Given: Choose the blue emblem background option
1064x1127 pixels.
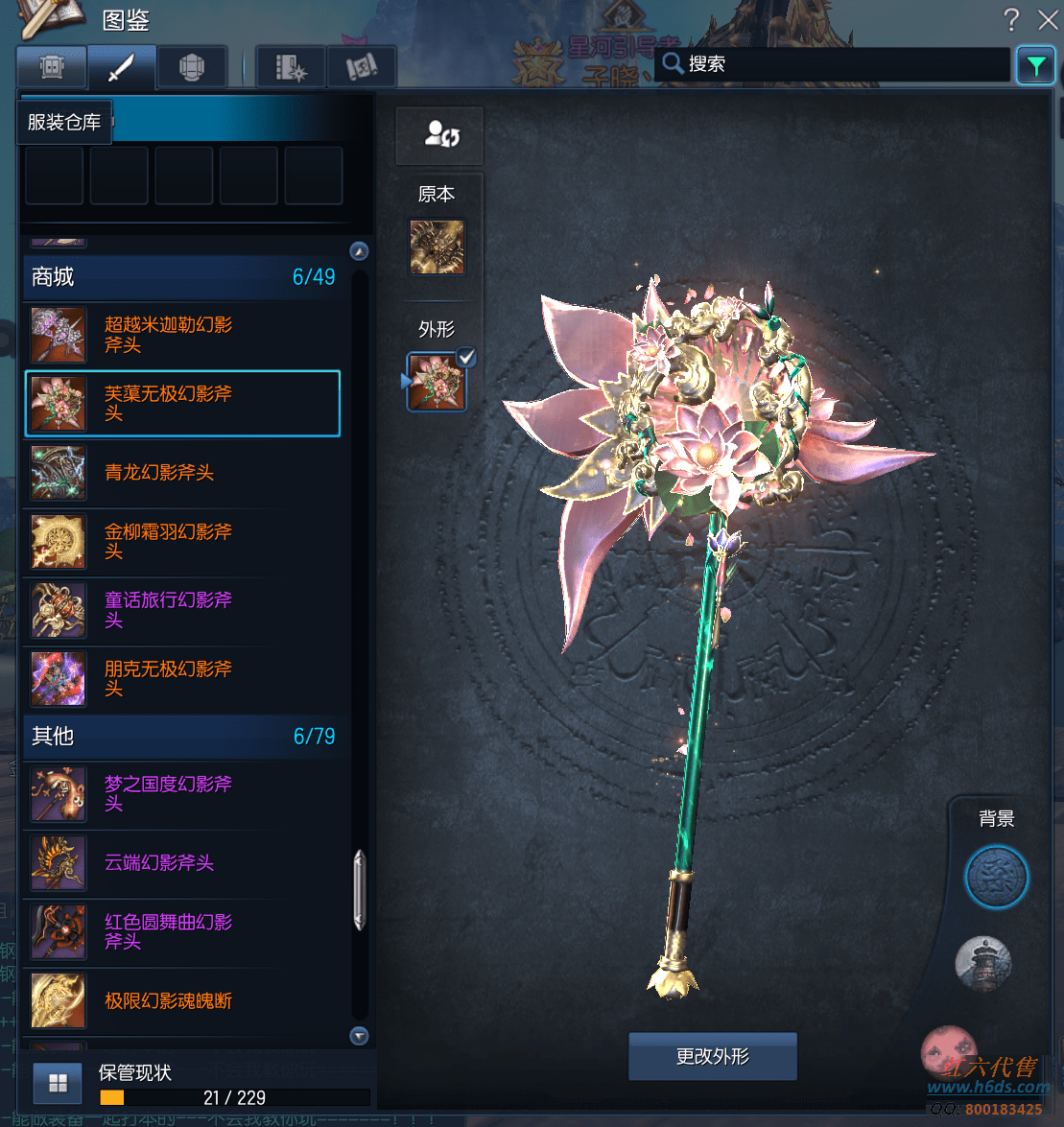Looking at the screenshot, I should (996, 877).
